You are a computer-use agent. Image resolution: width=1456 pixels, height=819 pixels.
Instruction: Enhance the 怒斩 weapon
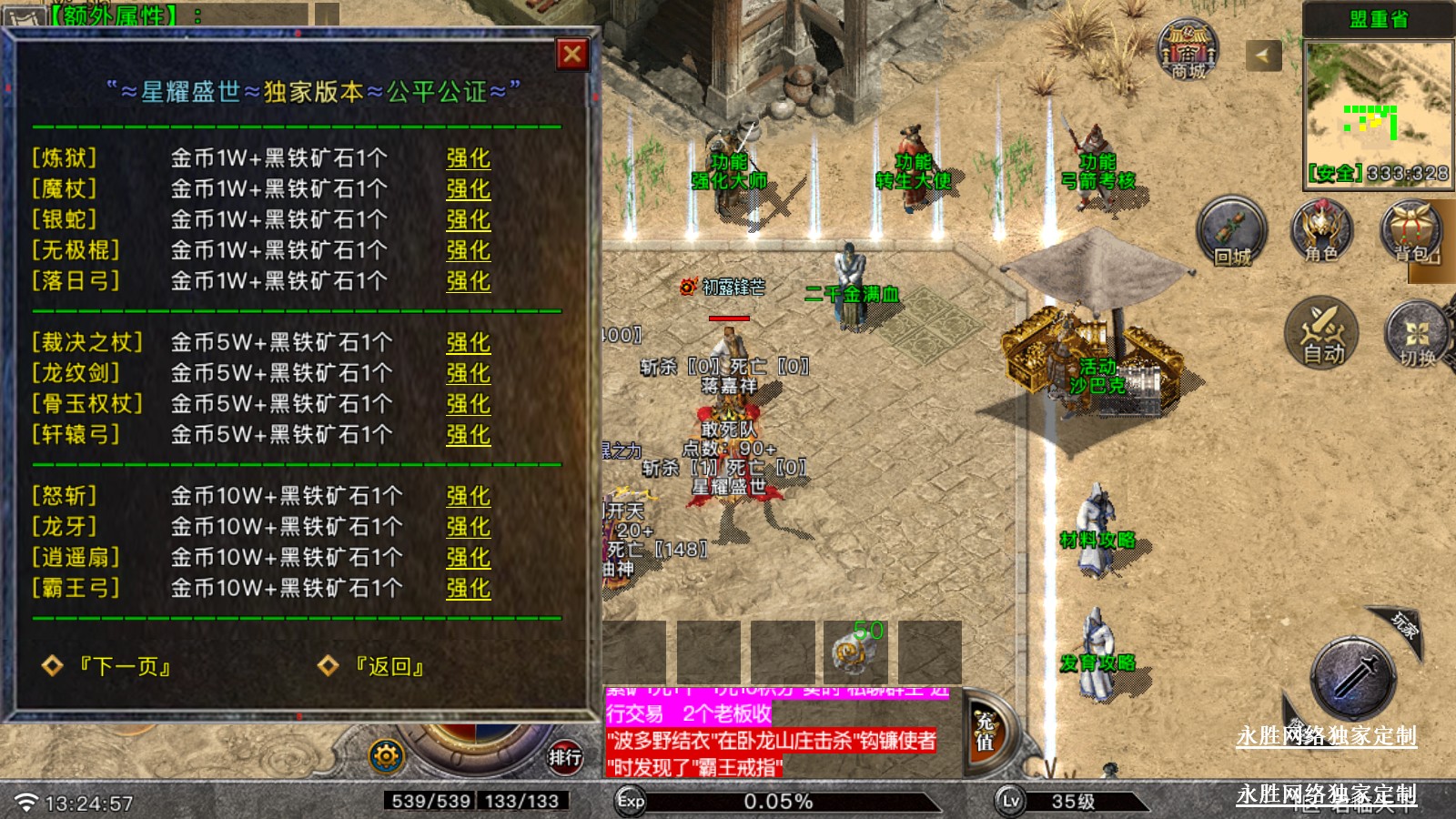(x=468, y=496)
